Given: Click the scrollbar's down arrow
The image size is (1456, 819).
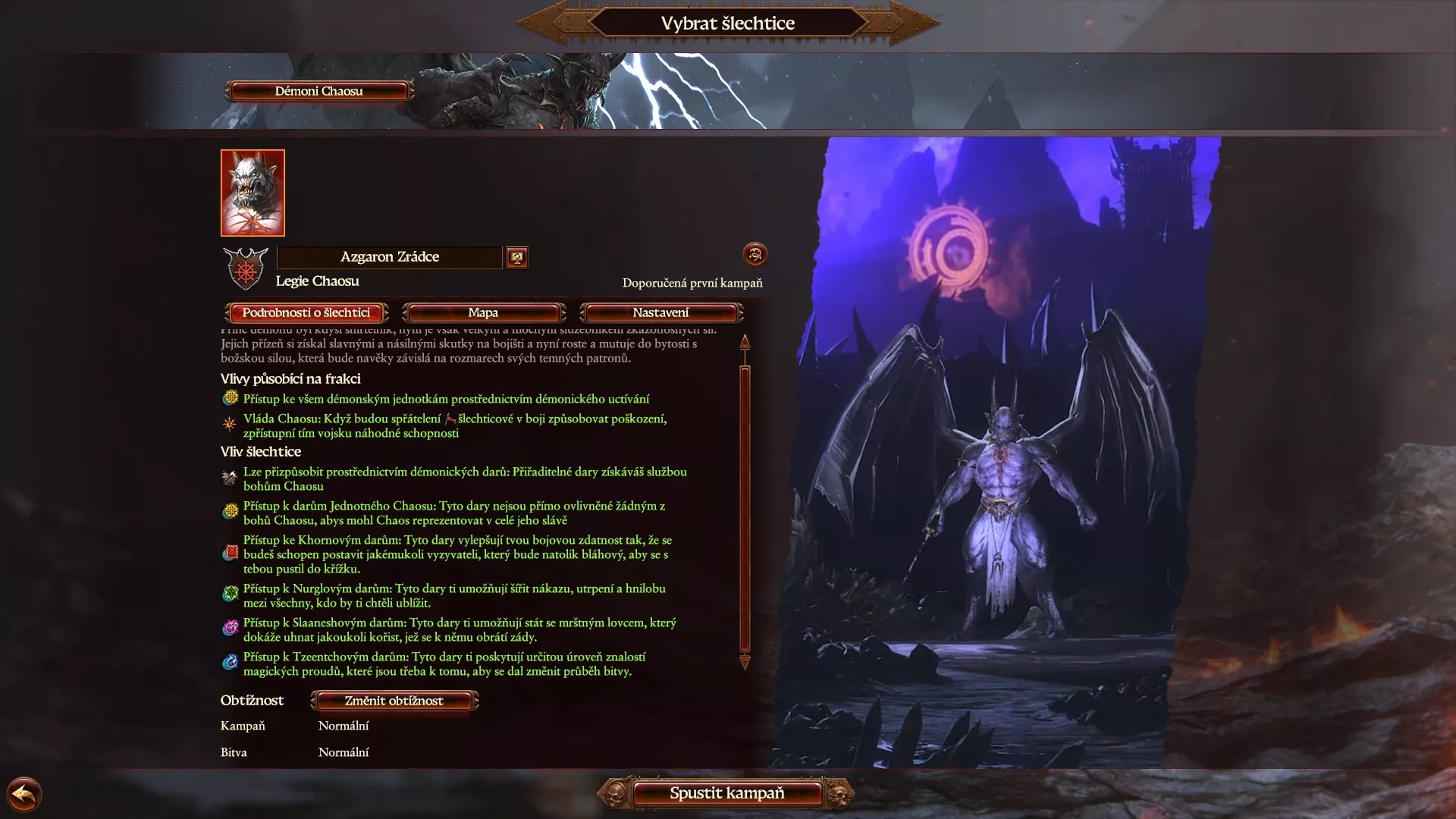Looking at the screenshot, I should coord(745,663).
